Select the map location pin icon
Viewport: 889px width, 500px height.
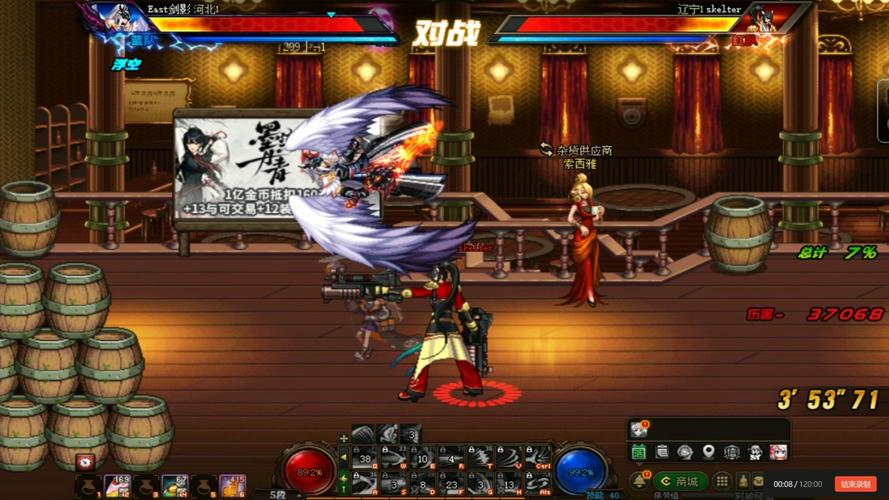click(708, 453)
